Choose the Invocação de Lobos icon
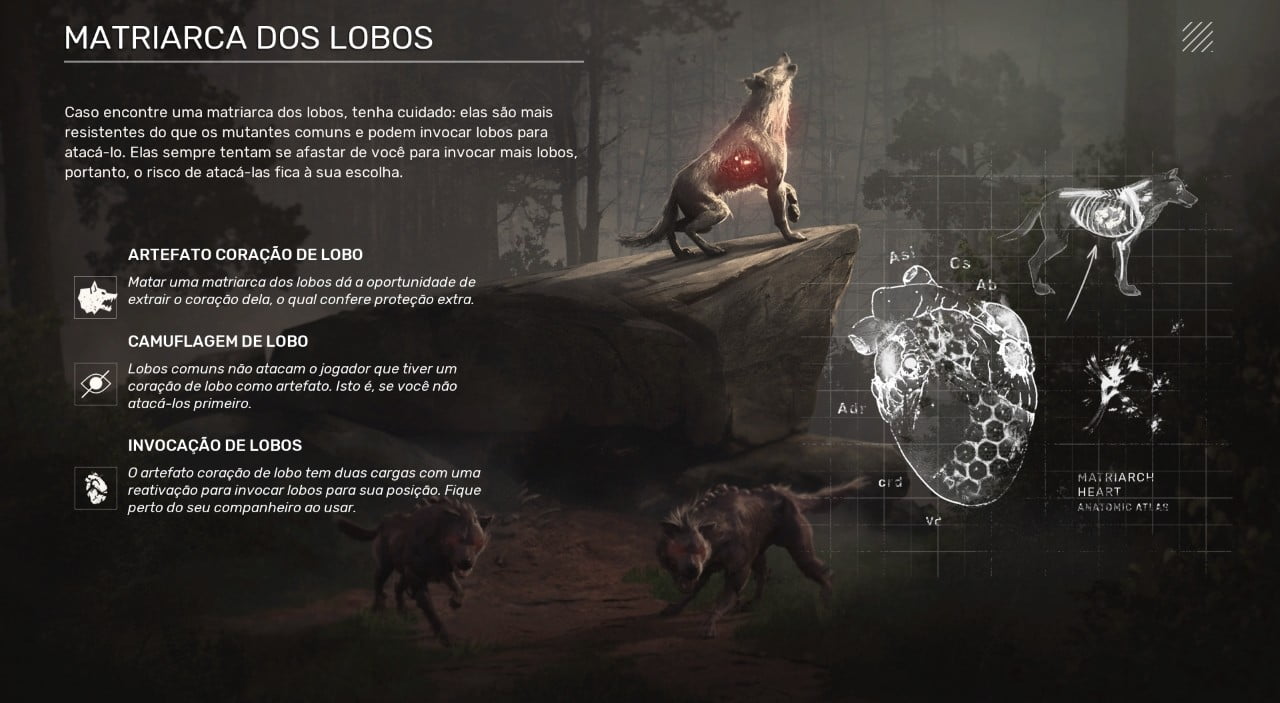1280x703 pixels. point(95,488)
